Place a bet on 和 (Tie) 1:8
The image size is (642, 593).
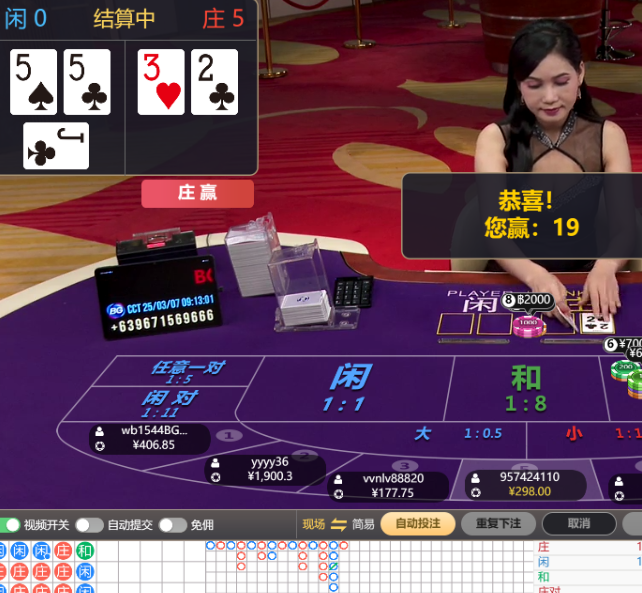tap(524, 388)
